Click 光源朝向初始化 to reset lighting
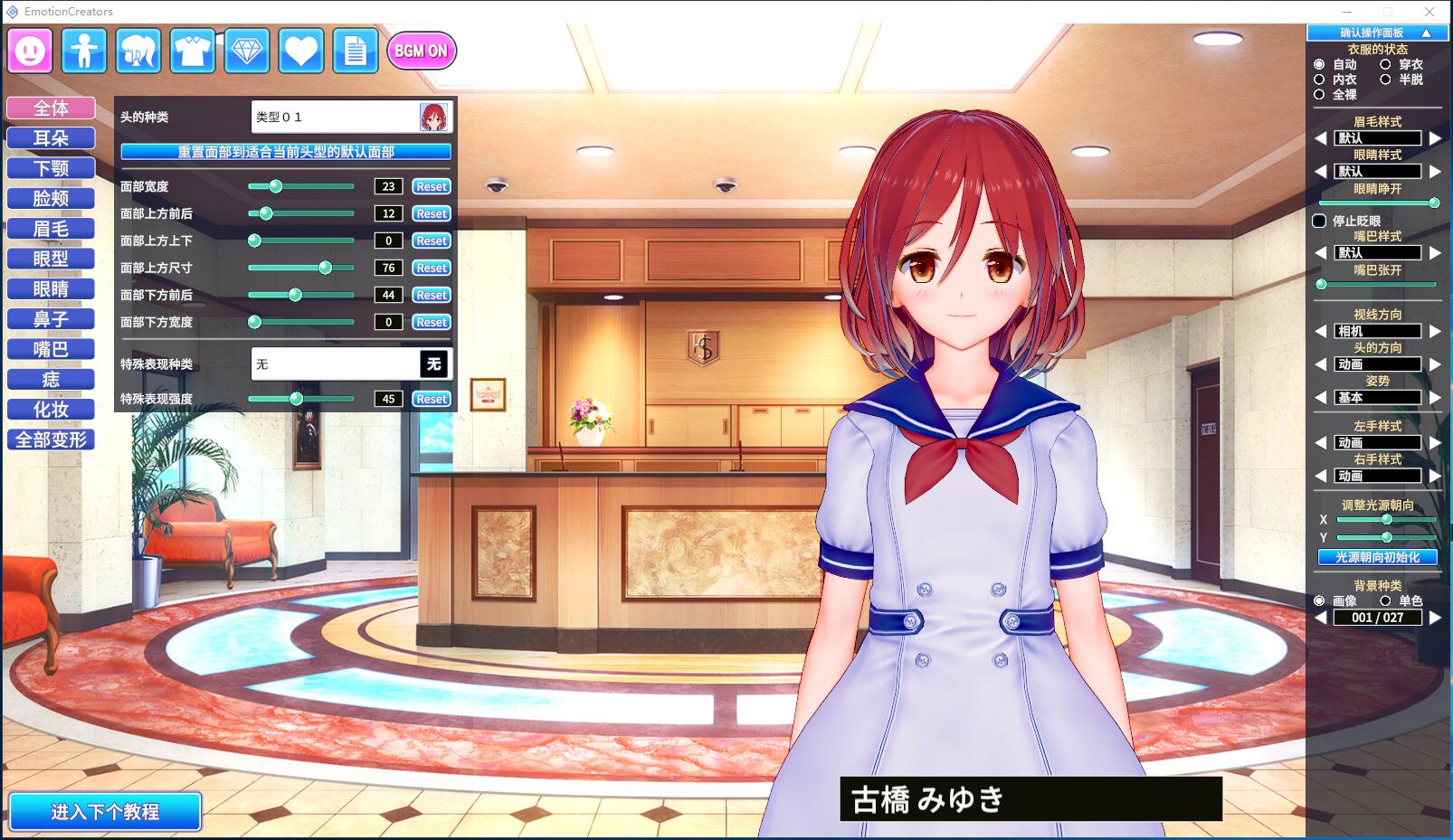 pyautogui.click(x=1377, y=557)
